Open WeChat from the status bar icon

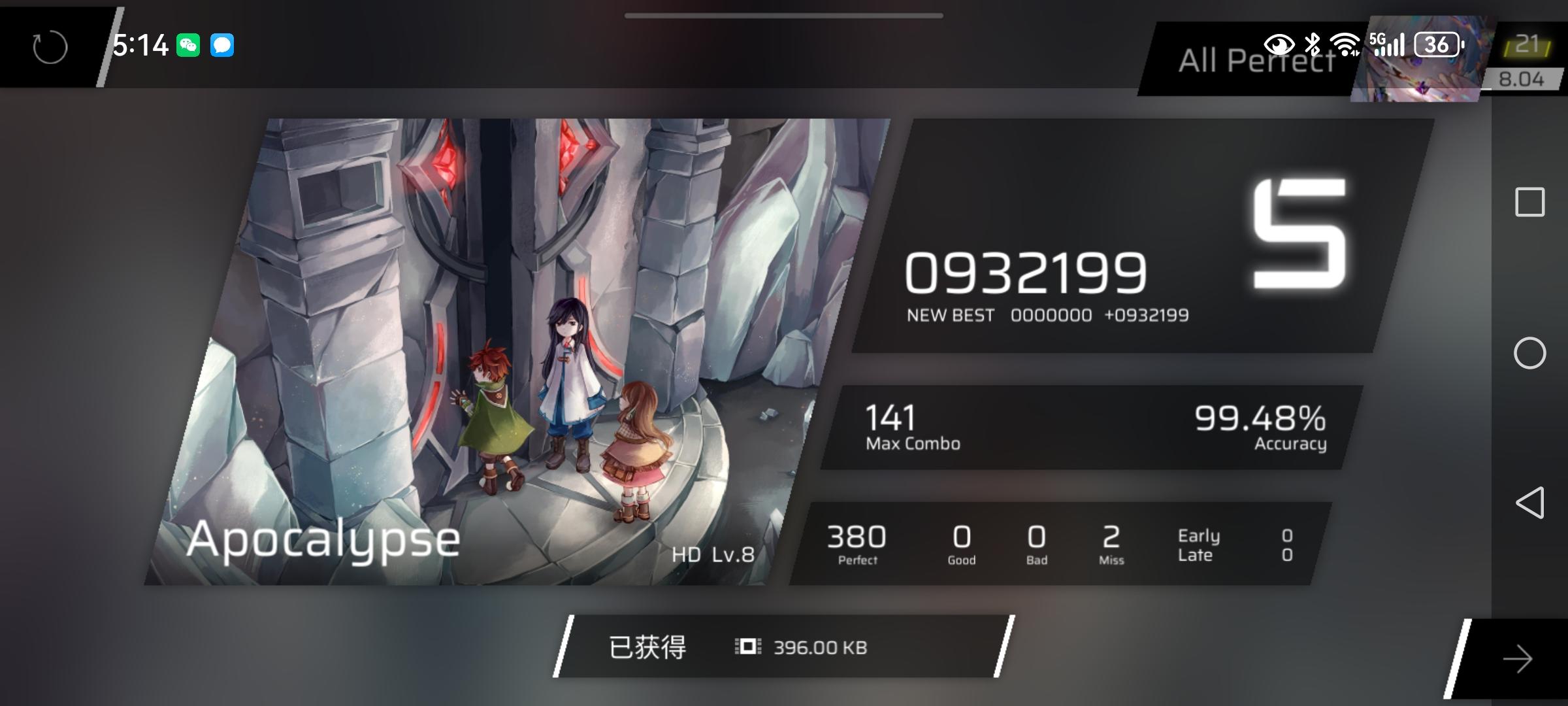[x=188, y=44]
